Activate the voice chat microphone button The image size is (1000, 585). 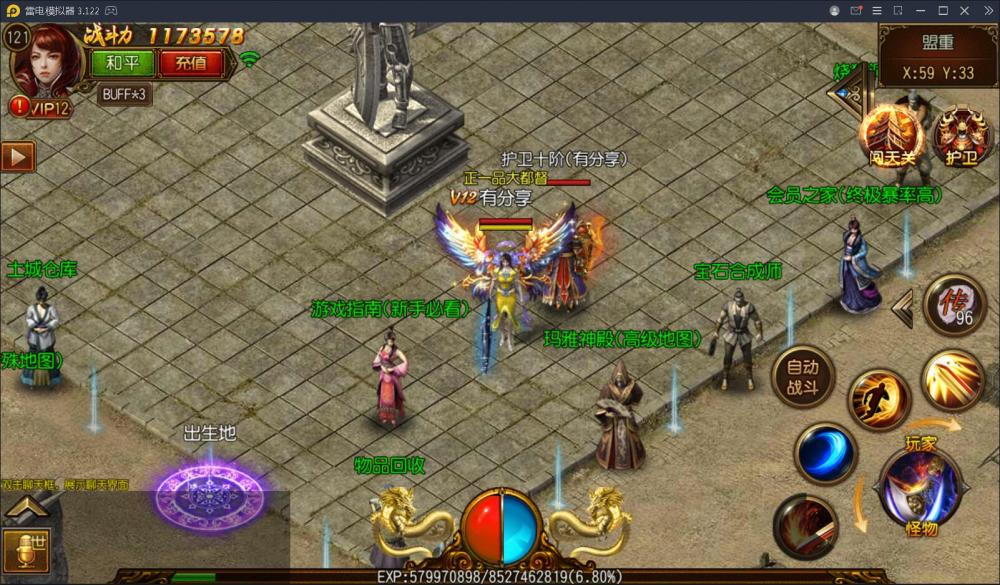tap(25, 550)
